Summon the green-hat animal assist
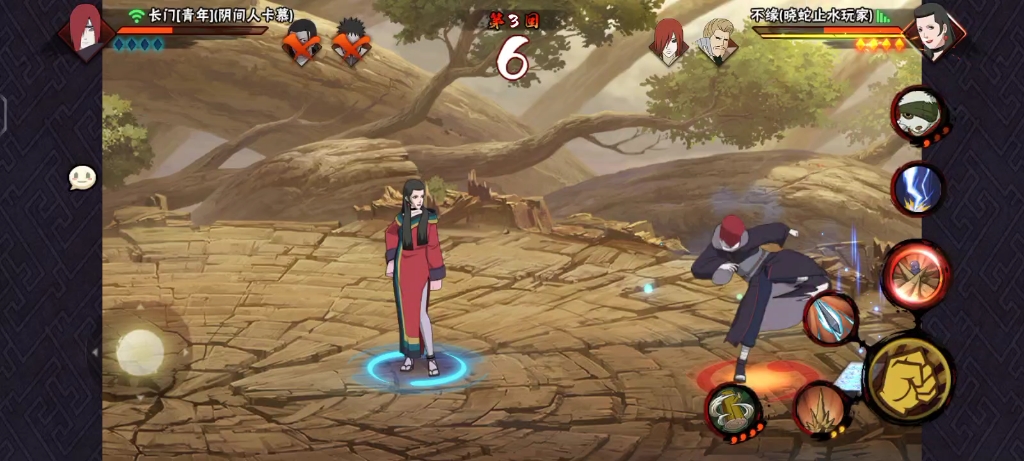Image resolution: width=1024 pixels, height=461 pixels. (x=918, y=113)
